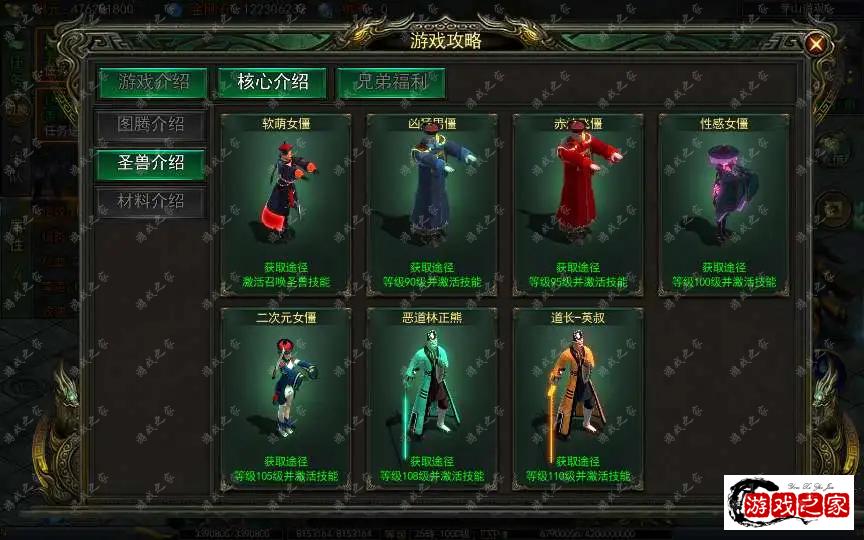Select the 图腾介绍 side category
This screenshot has height=540, width=864.
click(150, 125)
